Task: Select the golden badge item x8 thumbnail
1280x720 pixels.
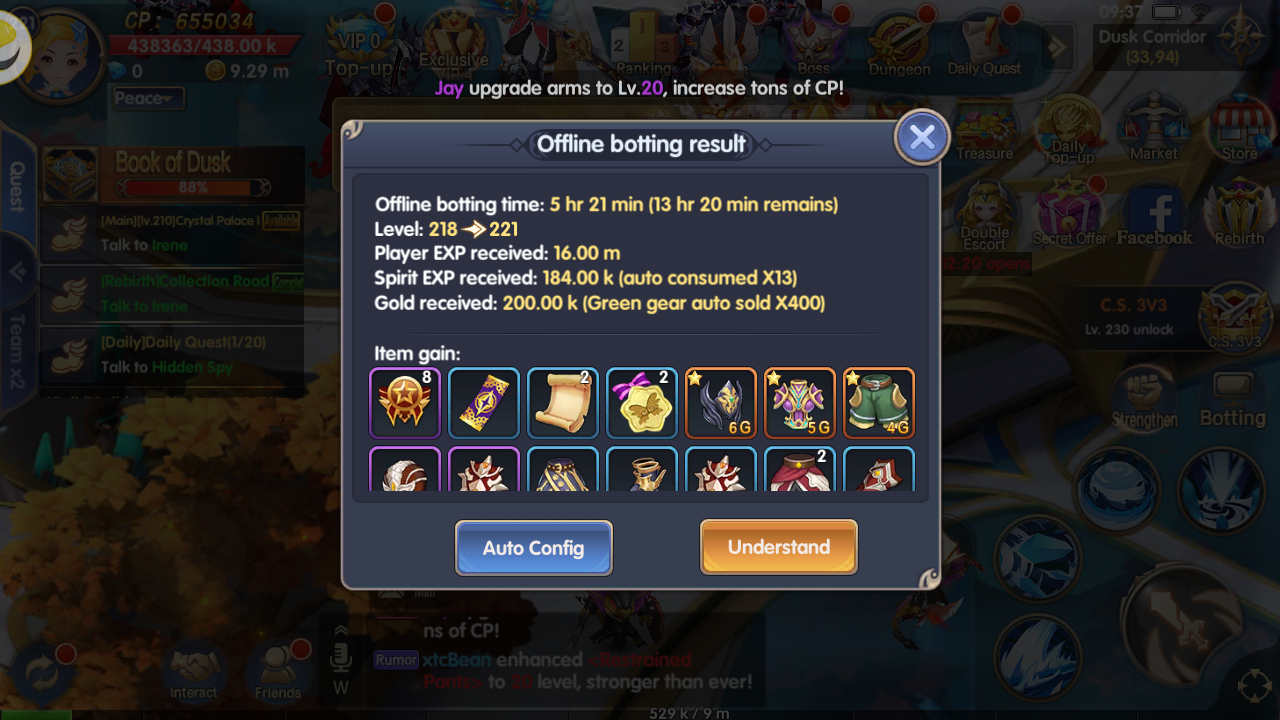Action: 404,403
